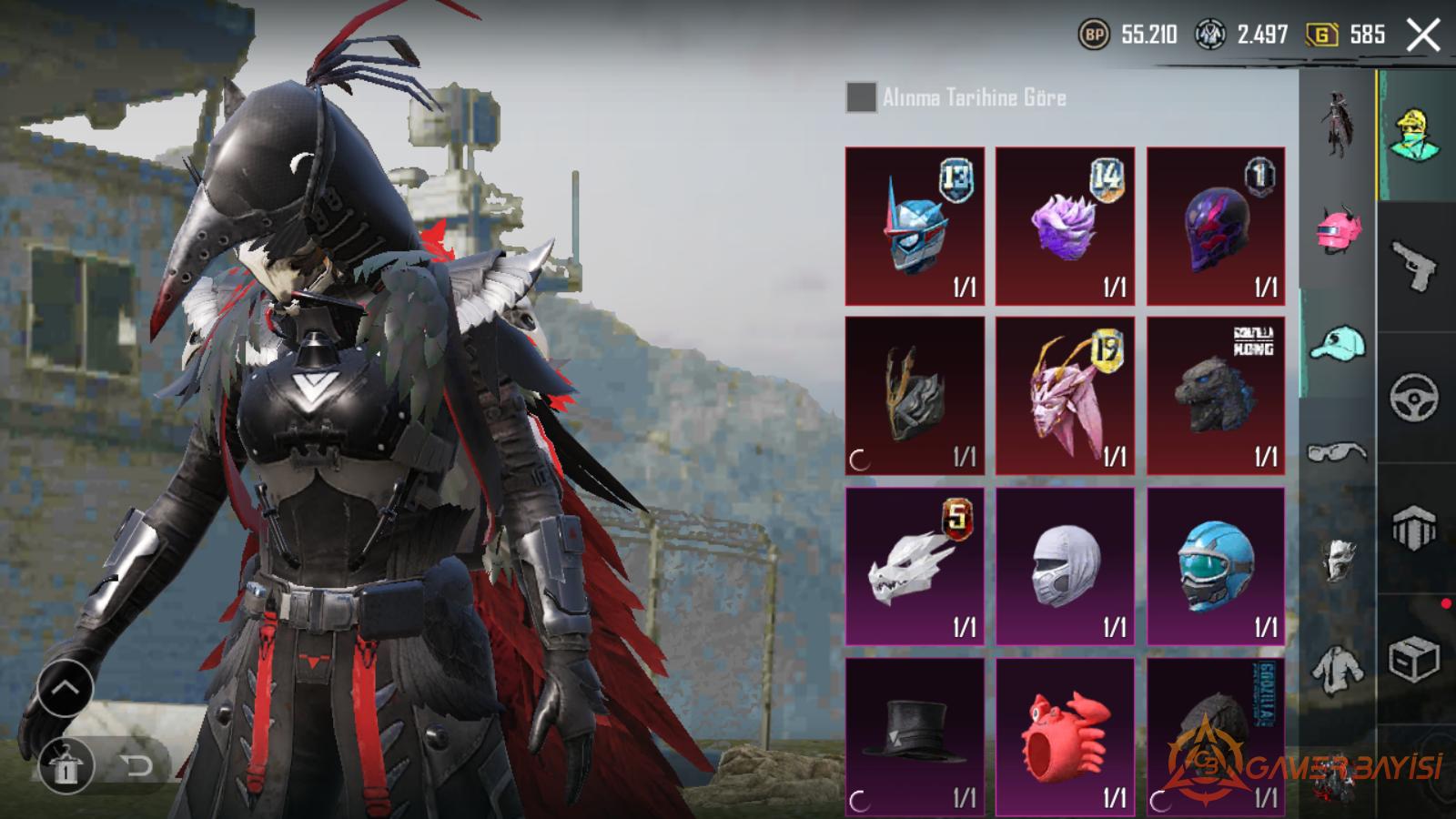Open the glasses subcategory
Screen dimensions: 1456x819
point(1337,452)
